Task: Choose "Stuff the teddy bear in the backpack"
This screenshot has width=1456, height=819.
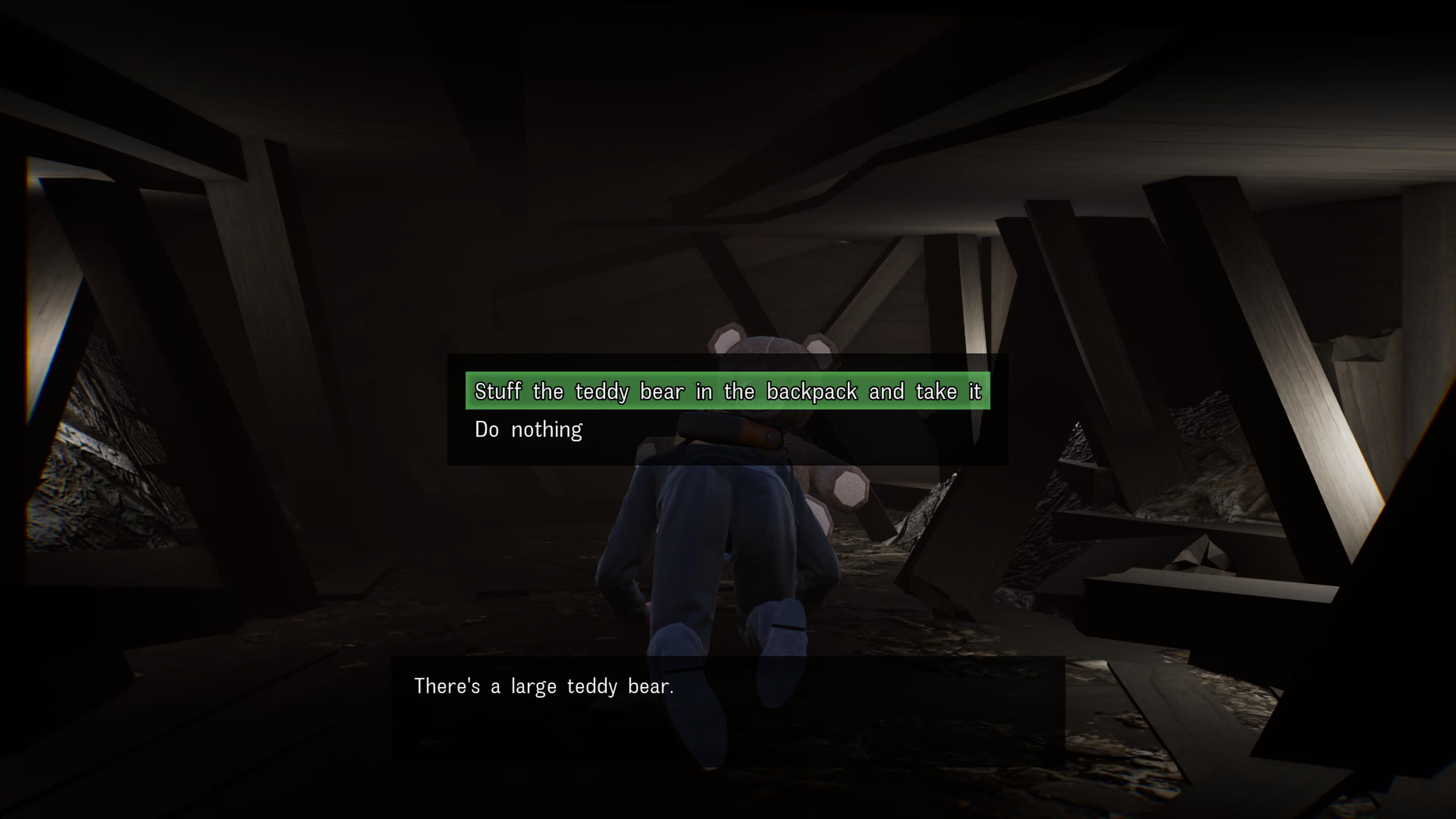Action: (x=727, y=391)
